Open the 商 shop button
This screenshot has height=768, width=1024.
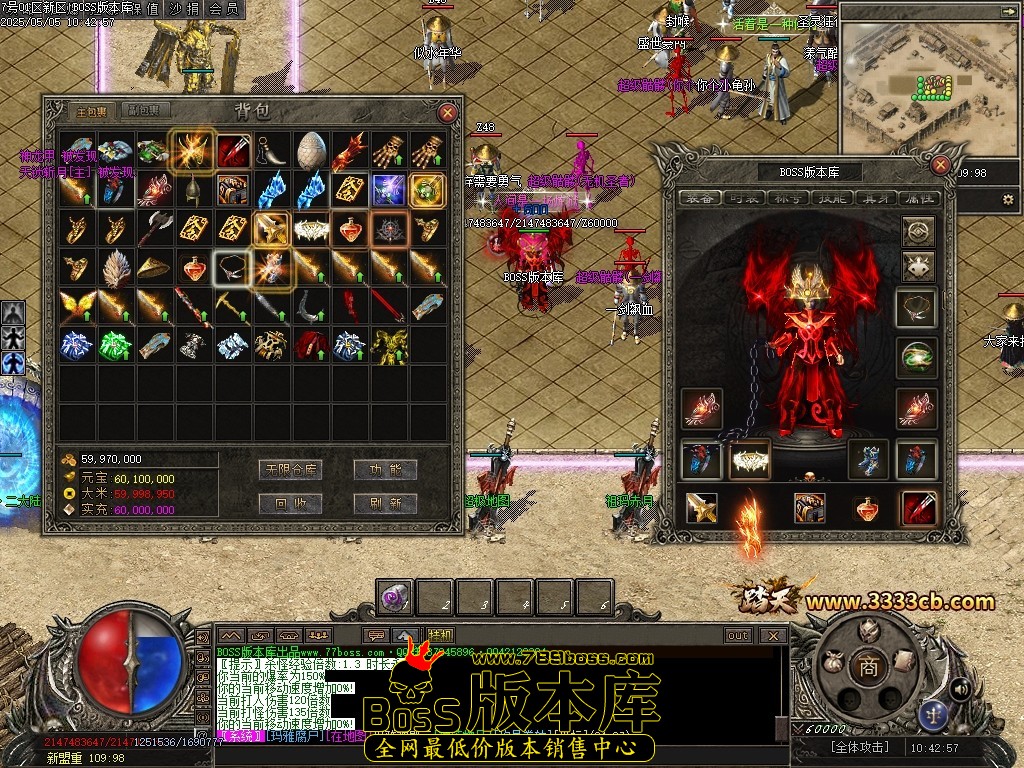868,668
